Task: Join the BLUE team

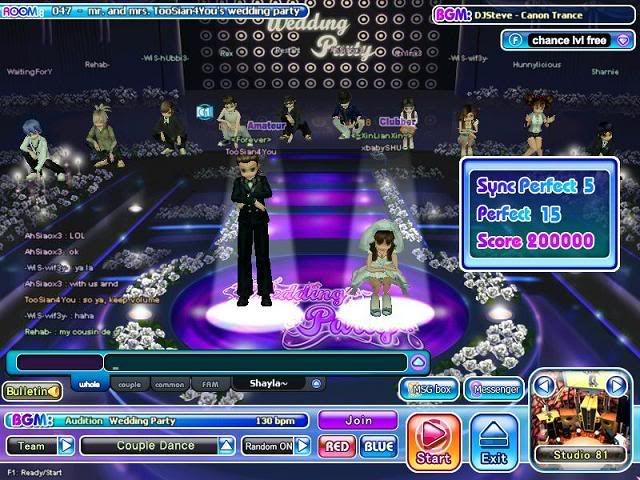Action: tap(379, 446)
